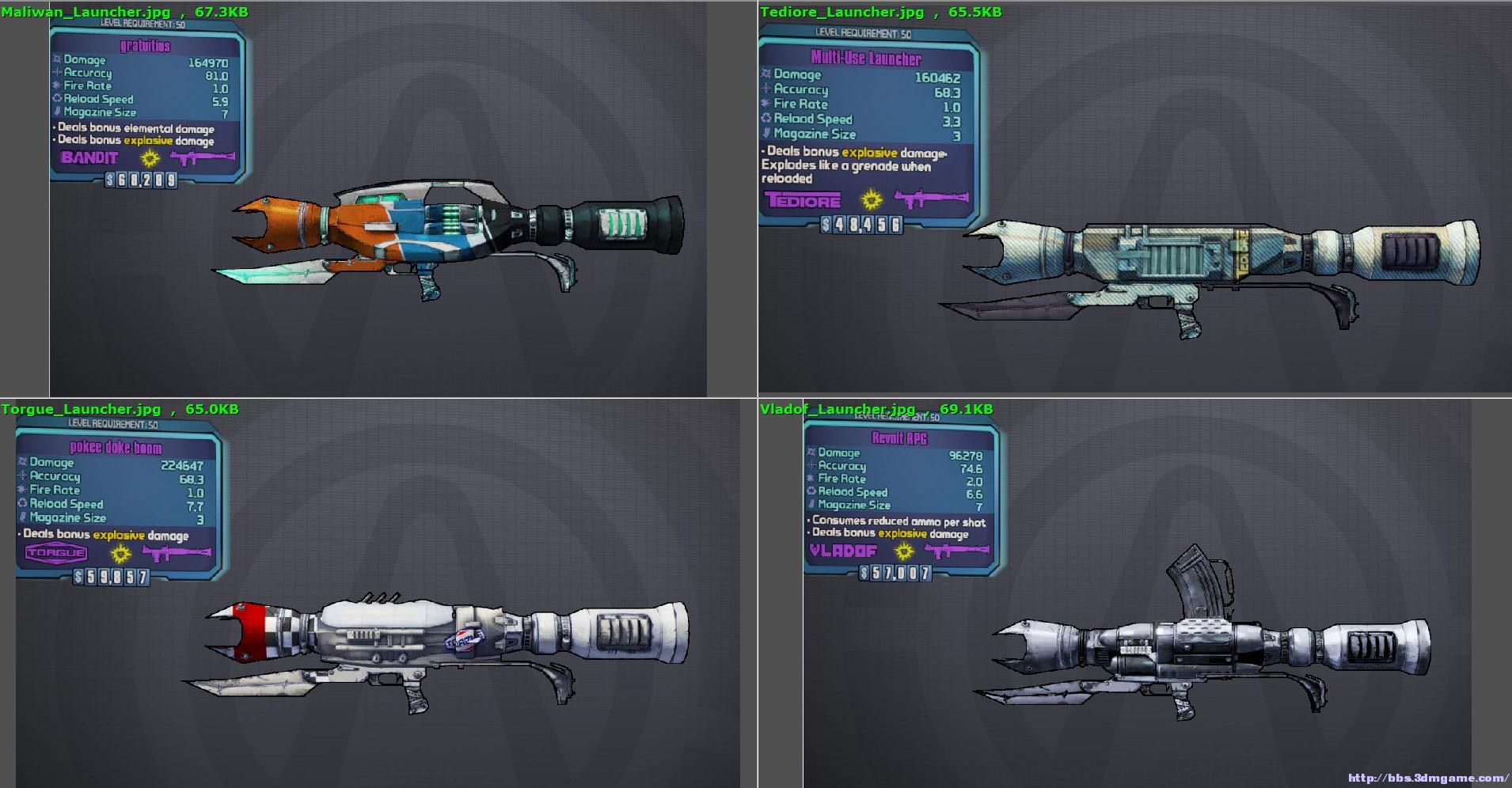
Task: Click the TEDIORE manufacturer badge
Action: (x=803, y=201)
